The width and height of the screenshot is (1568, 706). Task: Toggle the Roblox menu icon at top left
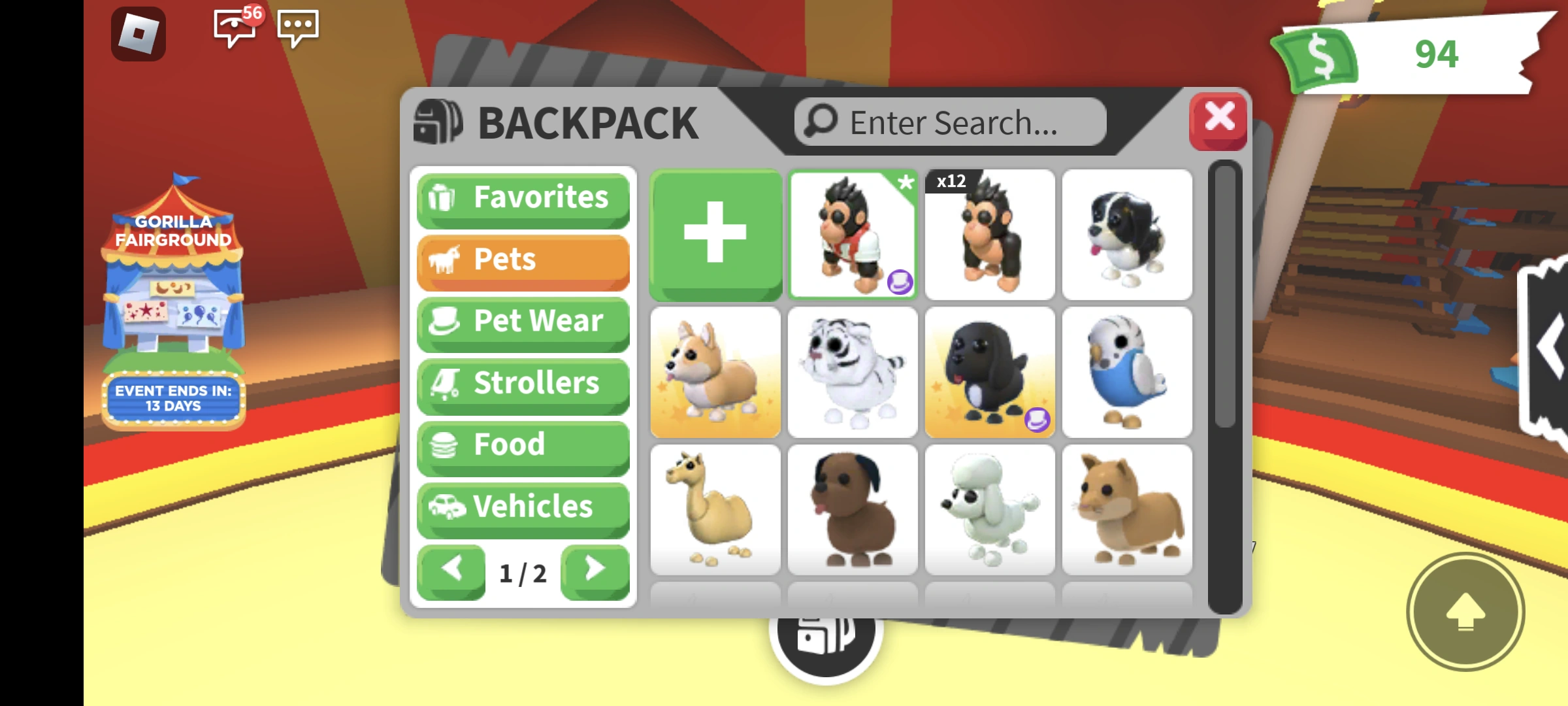139,31
